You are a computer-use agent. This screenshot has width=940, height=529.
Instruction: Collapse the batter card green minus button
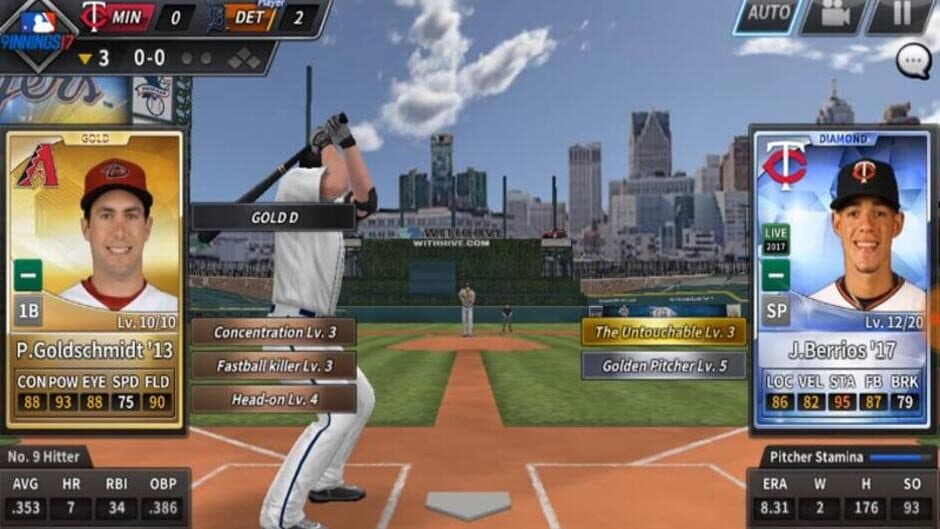pyautogui.click(x=28, y=274)
